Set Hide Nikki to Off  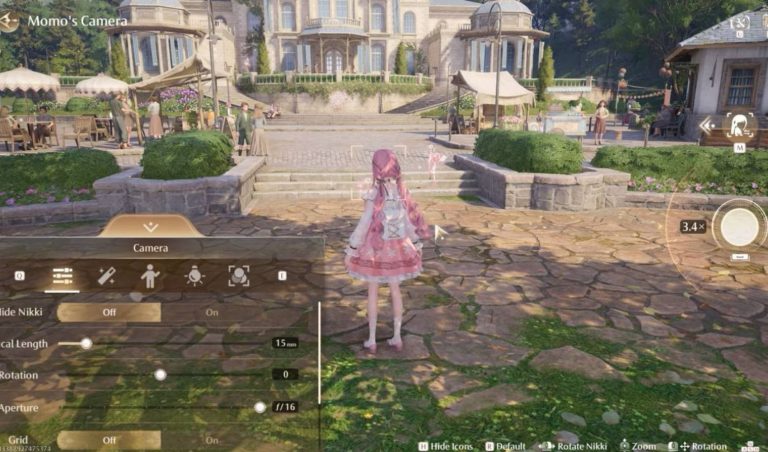[108, 312]
